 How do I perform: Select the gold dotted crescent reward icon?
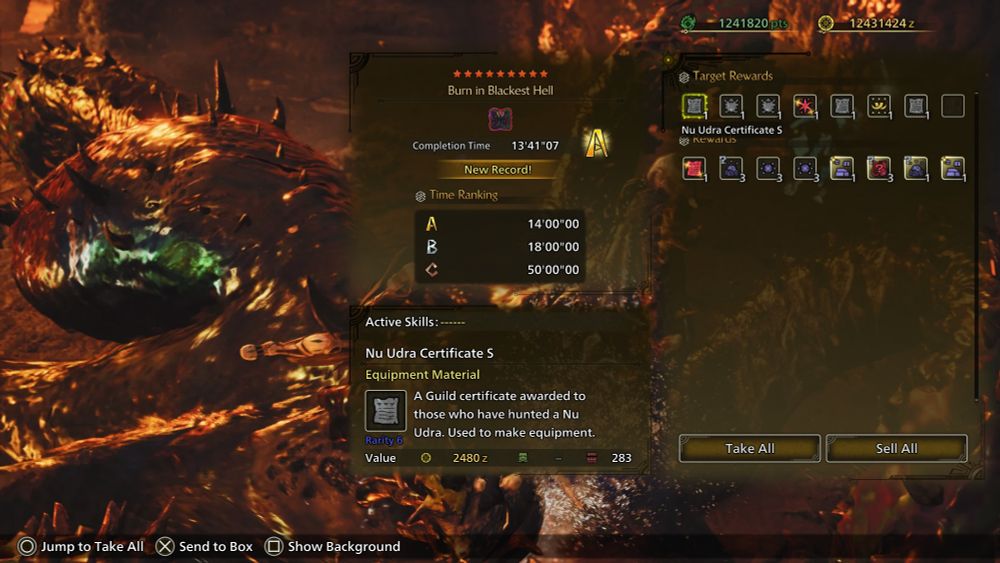point(879,106)
